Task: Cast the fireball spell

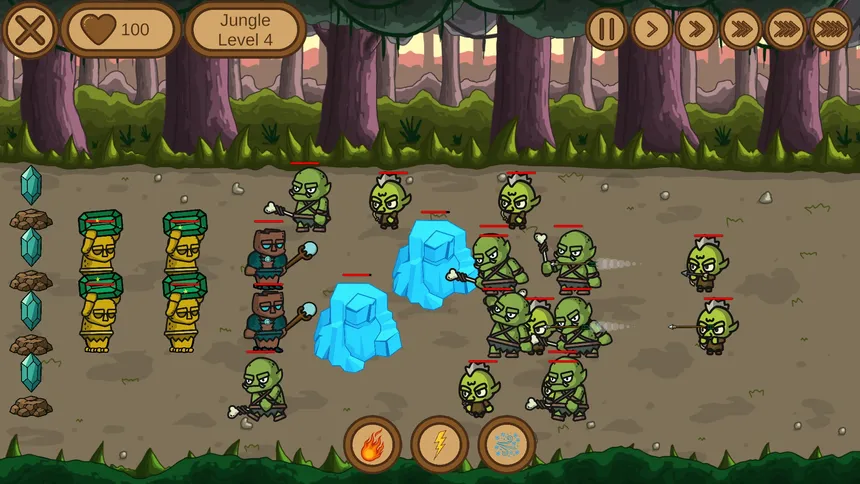Action: [x=372, y=444]
